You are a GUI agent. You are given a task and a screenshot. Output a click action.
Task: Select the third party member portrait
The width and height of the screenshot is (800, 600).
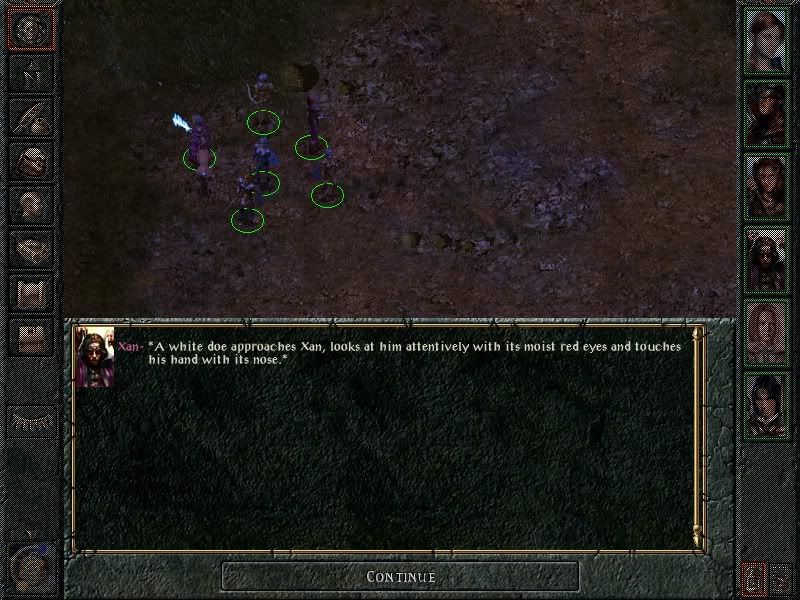click(767, 186)
